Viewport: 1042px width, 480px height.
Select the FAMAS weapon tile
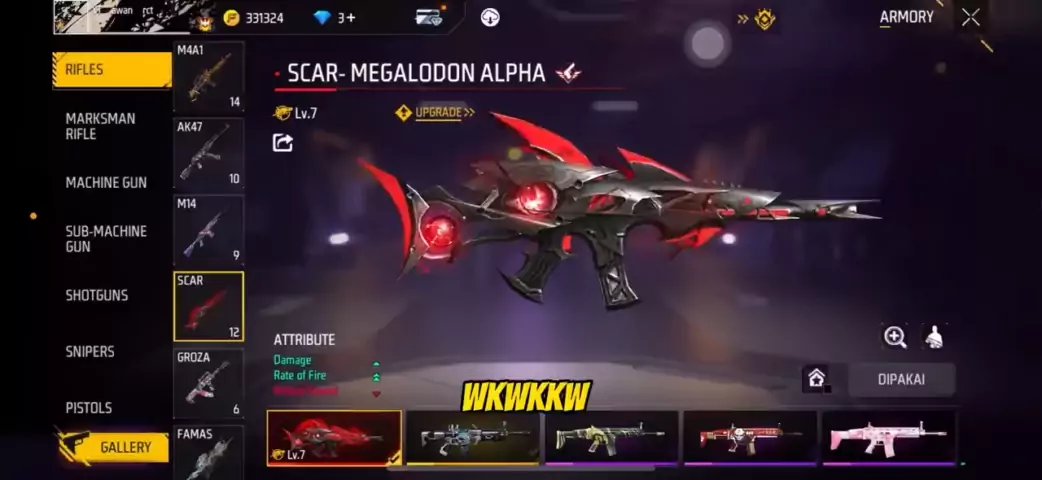point(208,452)
